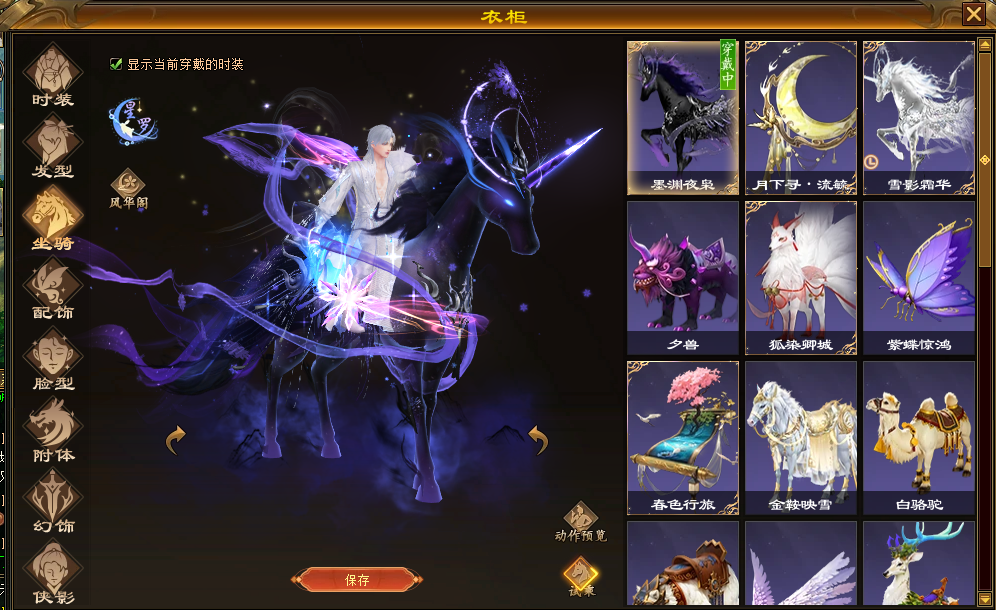
Task: Close the 衣柜 wardrobe window
Action: pos(973,14)
